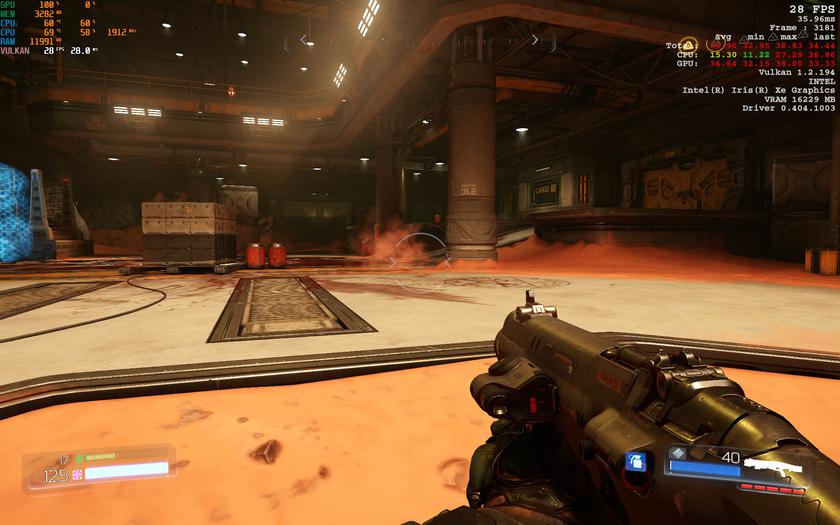Select the blue equipment item icon
The image size is (840, 525).
pos(634,461)
